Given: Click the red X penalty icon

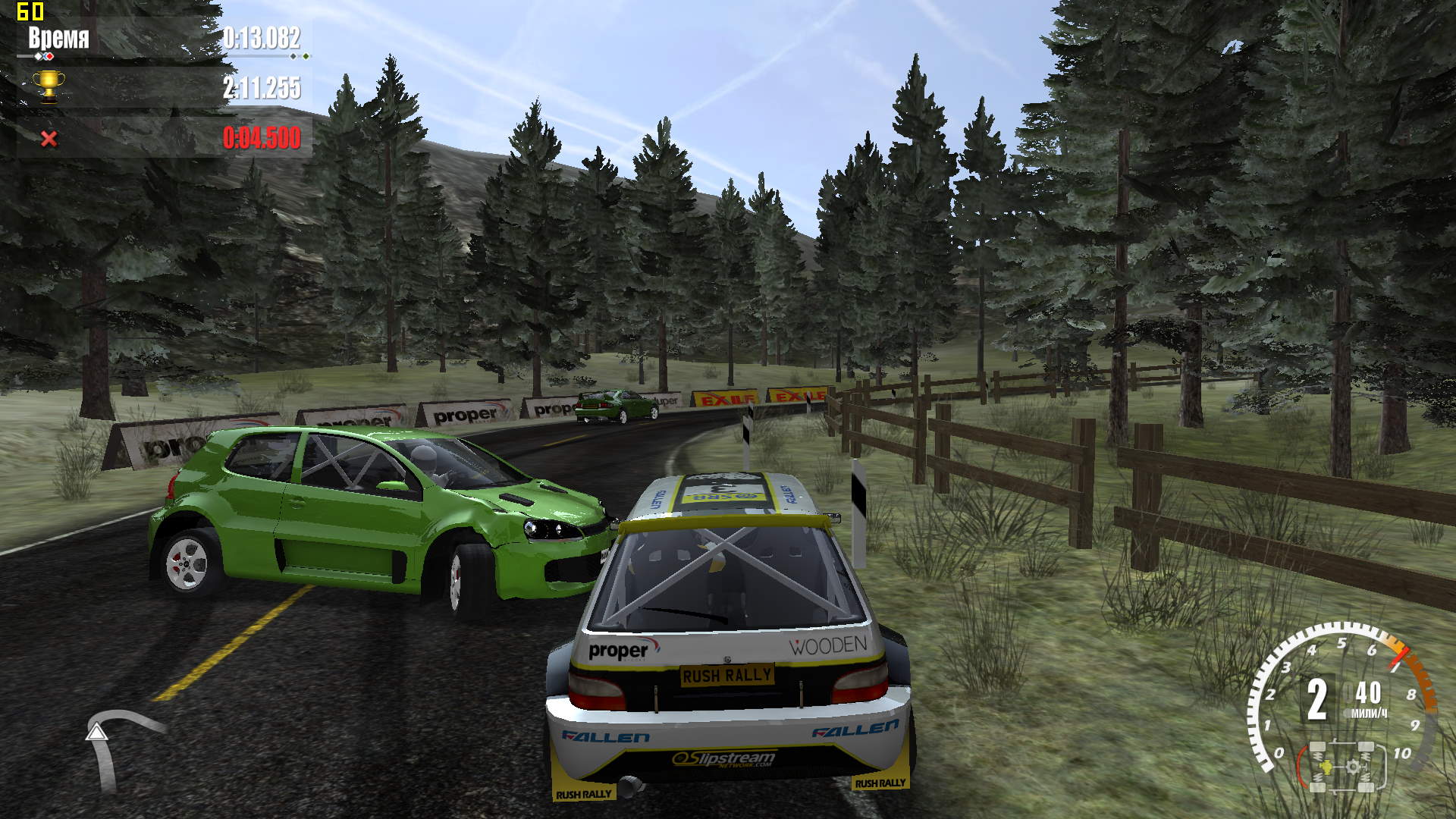Looking at the screenshot, I should (x=49, y=139).
